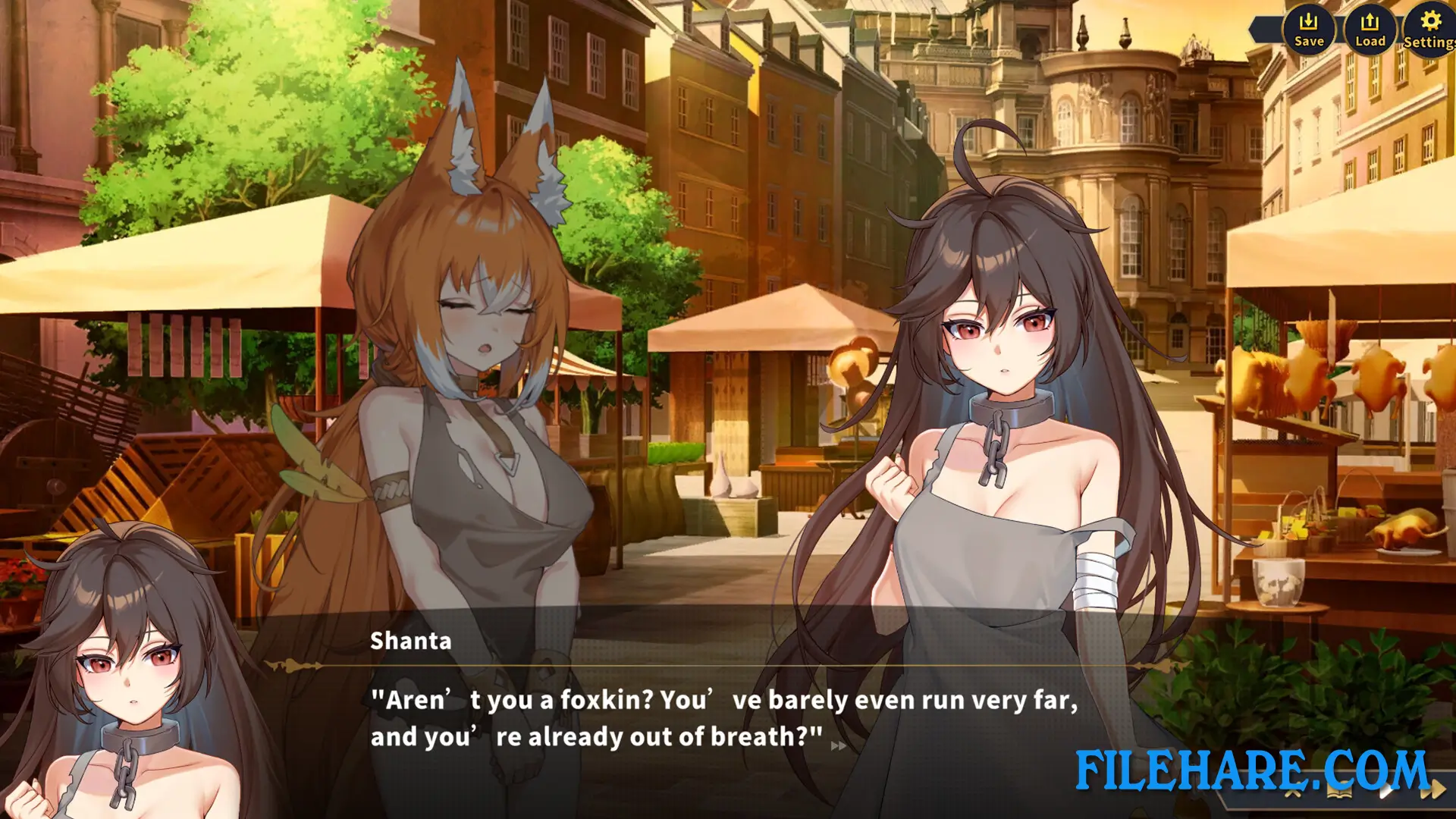Expand the message history
Image resolution: width=1456 pixels, height=819 pixels.
1340,792
